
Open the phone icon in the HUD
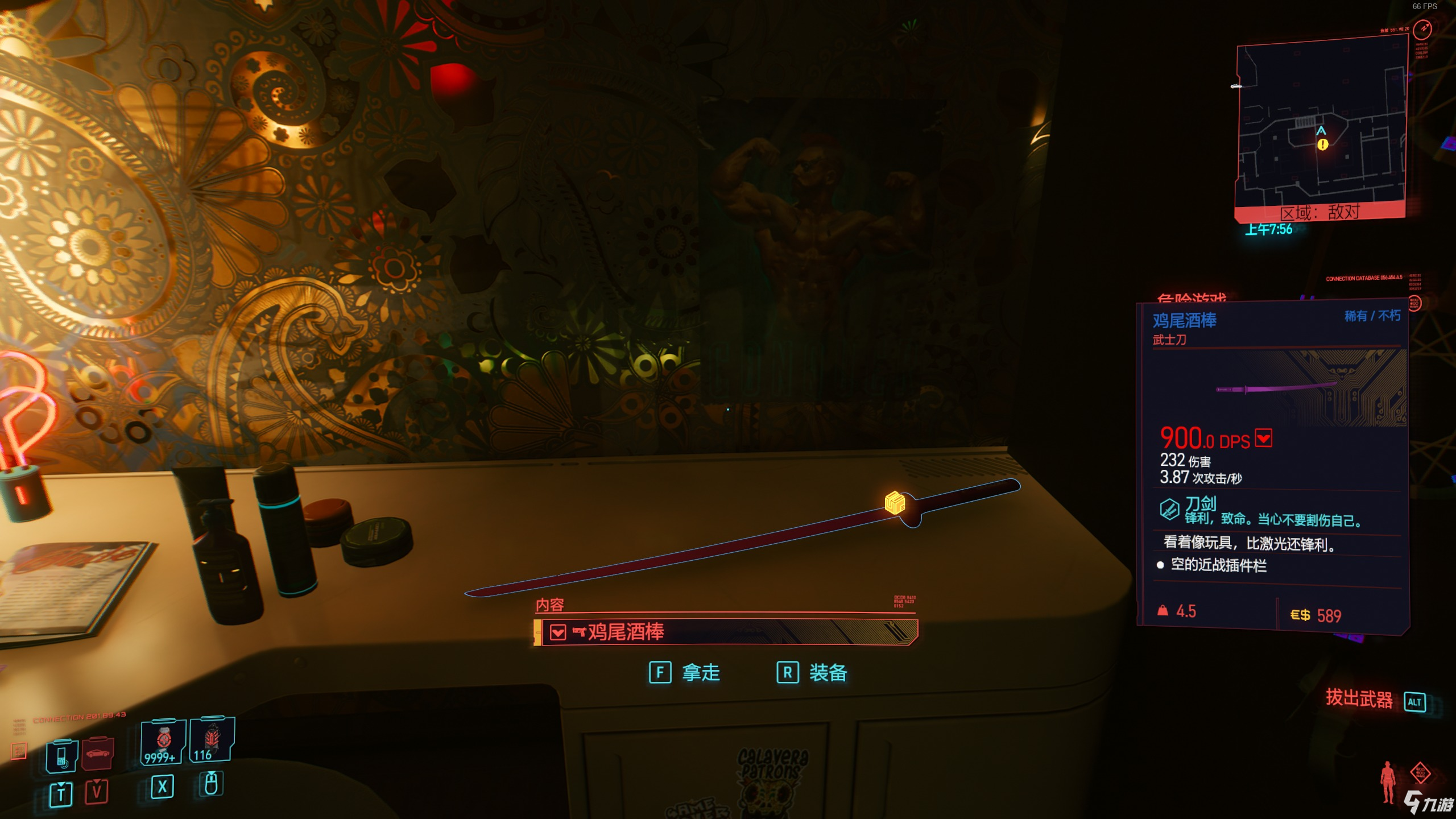(x=61, y=756)
